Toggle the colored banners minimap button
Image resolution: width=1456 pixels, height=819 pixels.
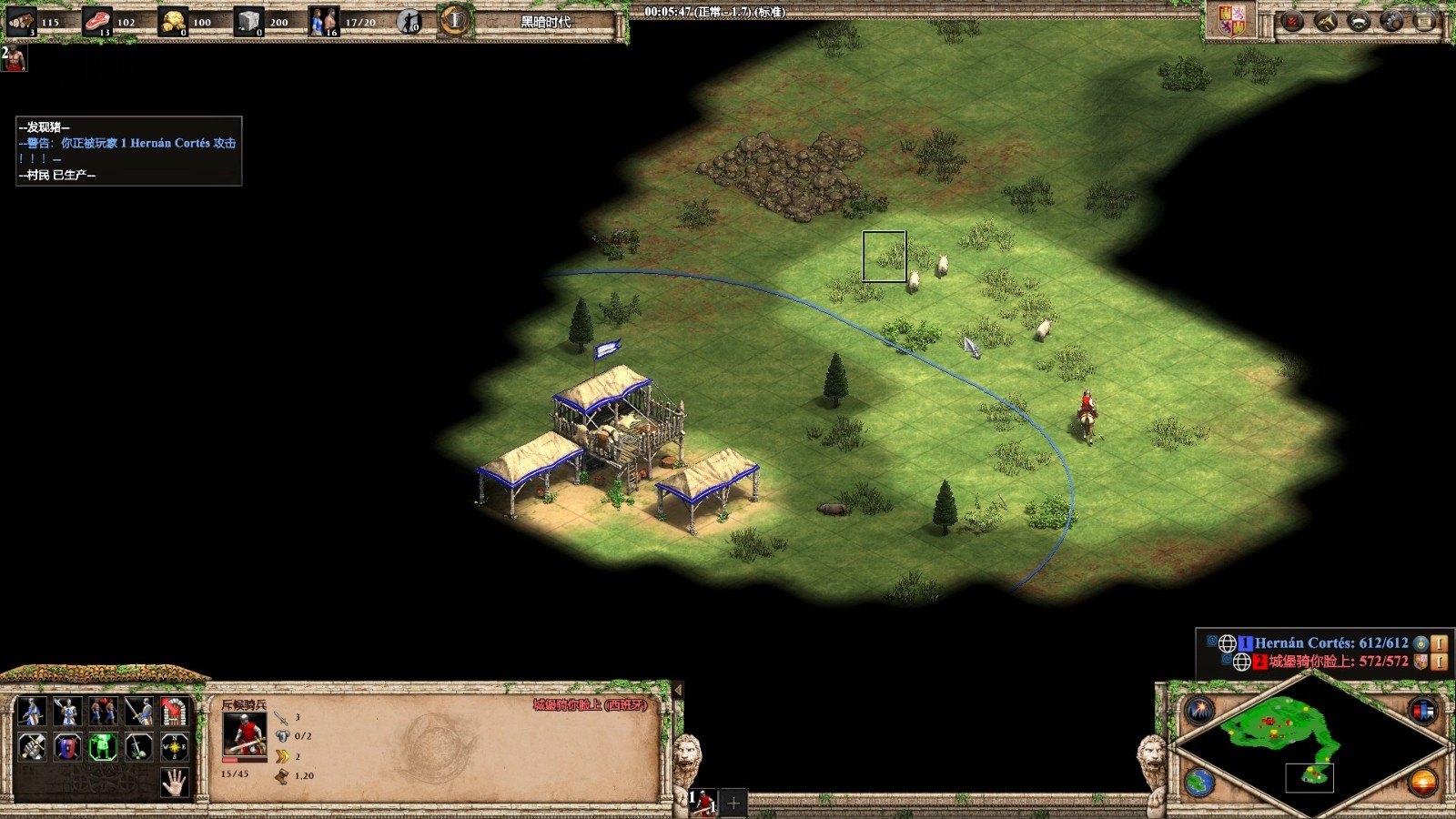pos(1422,710)
